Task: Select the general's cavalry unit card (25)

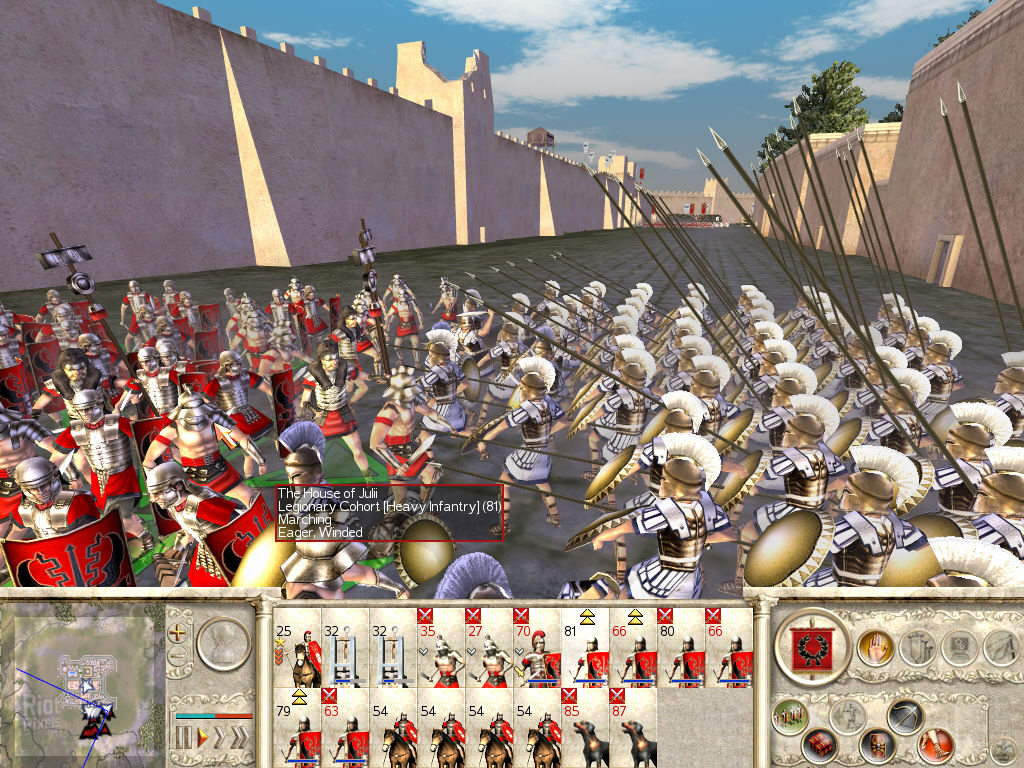Action: pos(297,646)
